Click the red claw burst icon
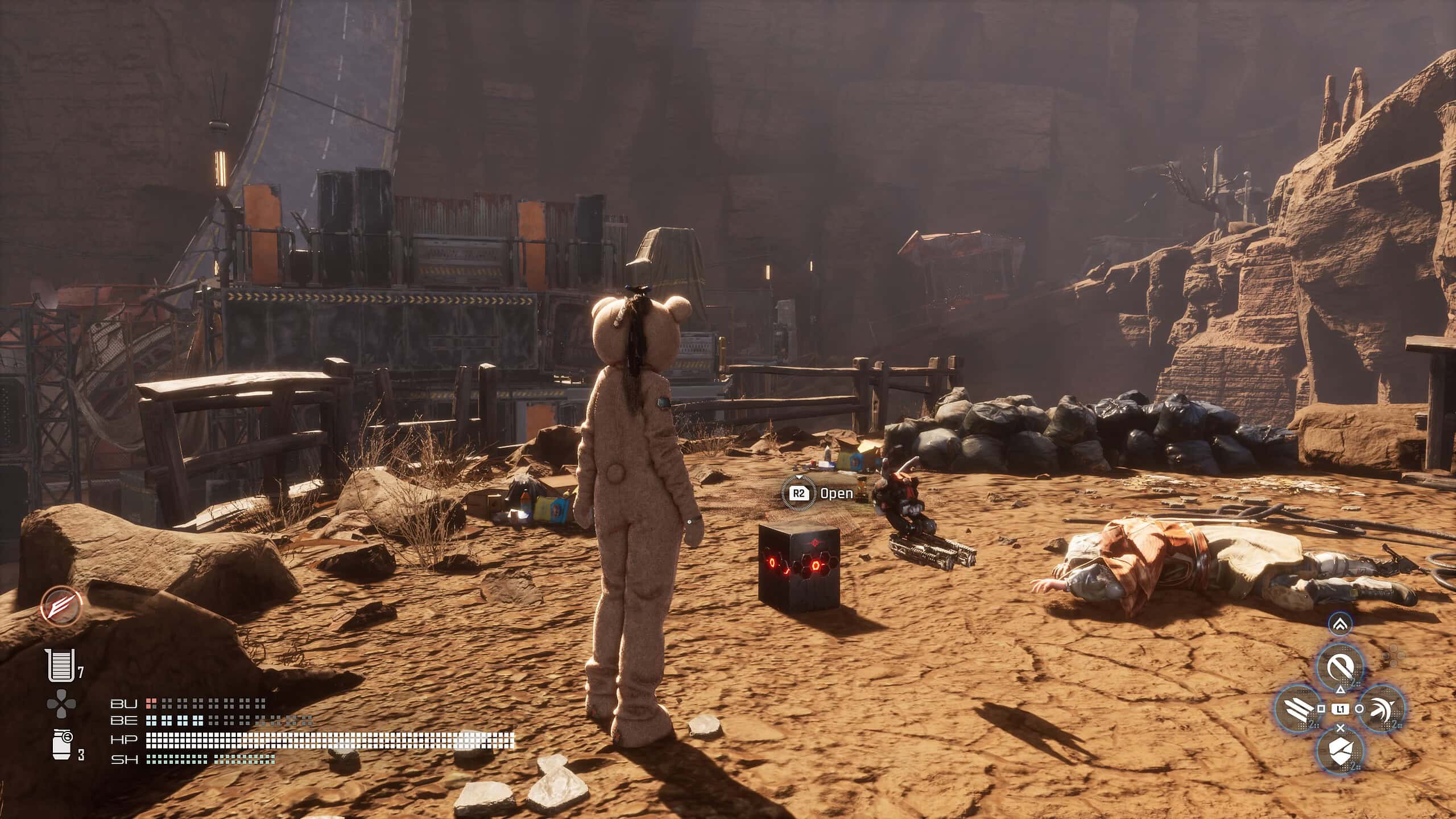This screenshot has height=819, width=1456. point(61,604)
